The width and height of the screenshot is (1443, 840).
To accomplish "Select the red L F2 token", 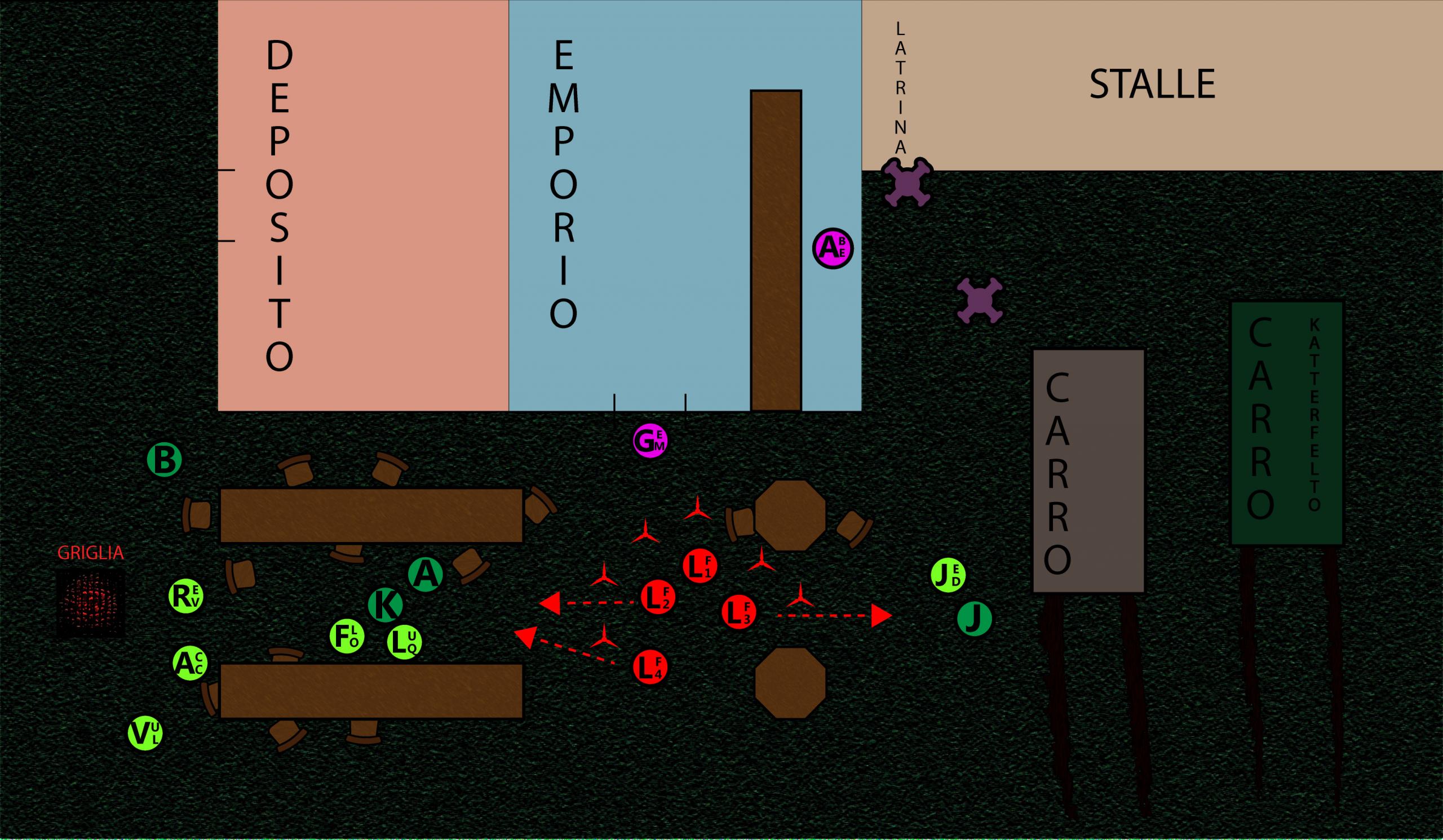I will [658, 598].
